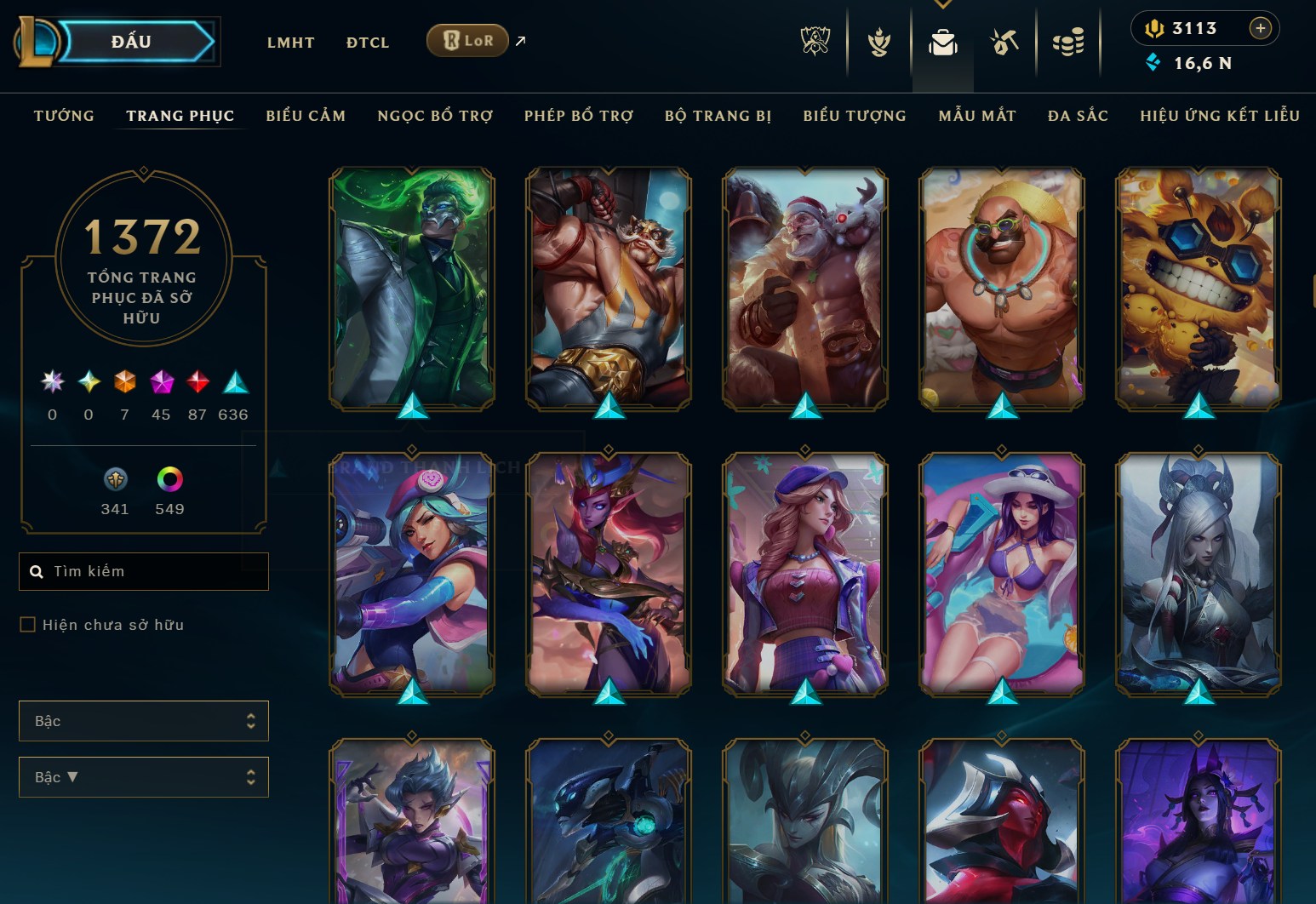Open the Collection backpack icon
Viewport: 1316px width, 904px height.
click(x=942, y=43)
